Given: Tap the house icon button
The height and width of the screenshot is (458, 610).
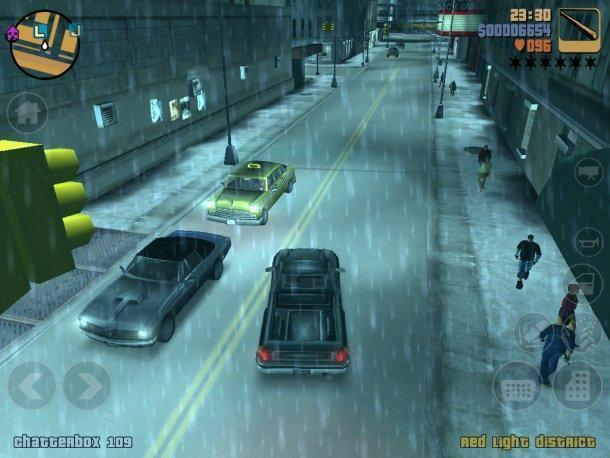Looking at the screenshot, I should point(27,111).
